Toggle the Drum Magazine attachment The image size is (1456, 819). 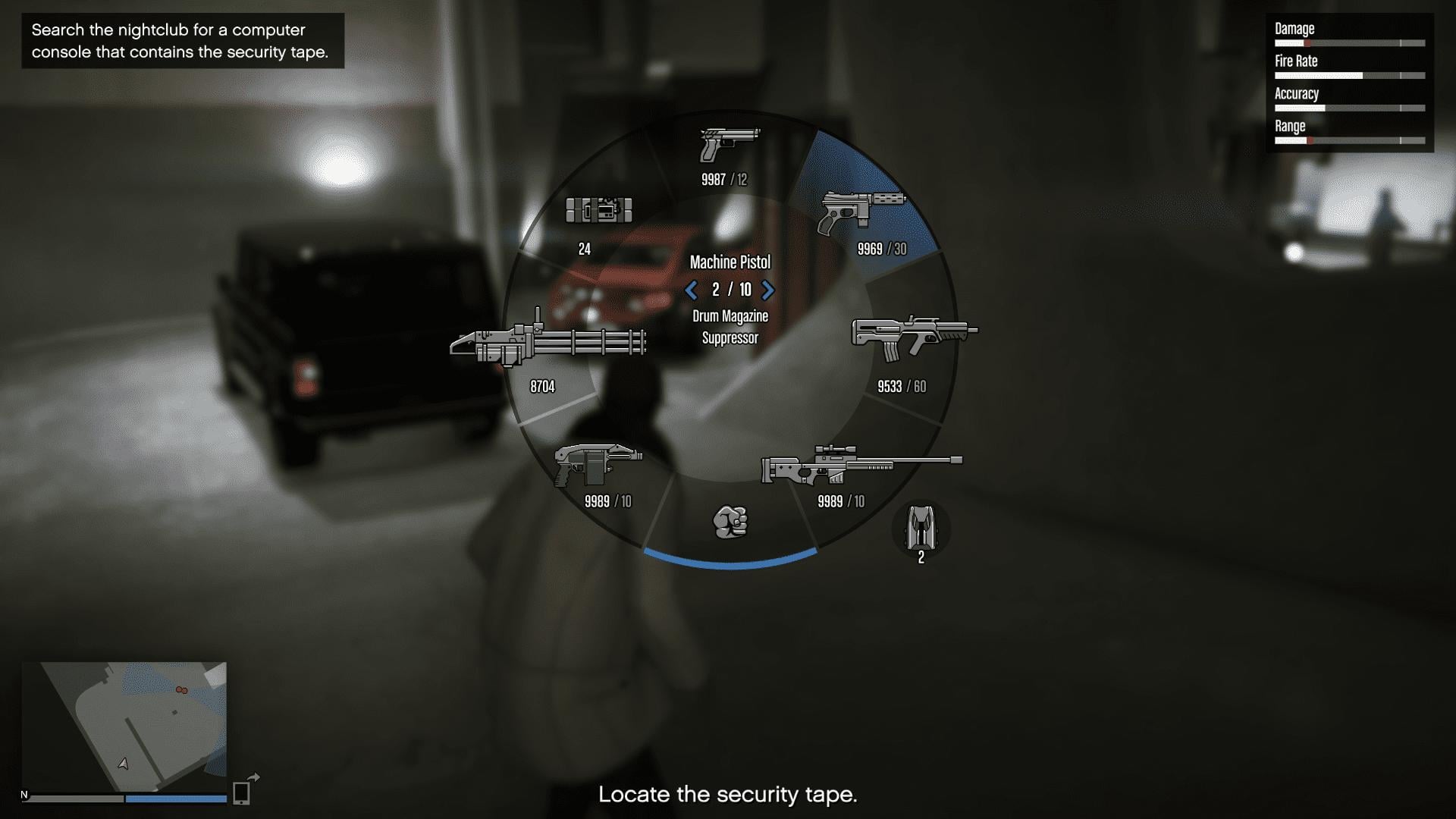730,316
